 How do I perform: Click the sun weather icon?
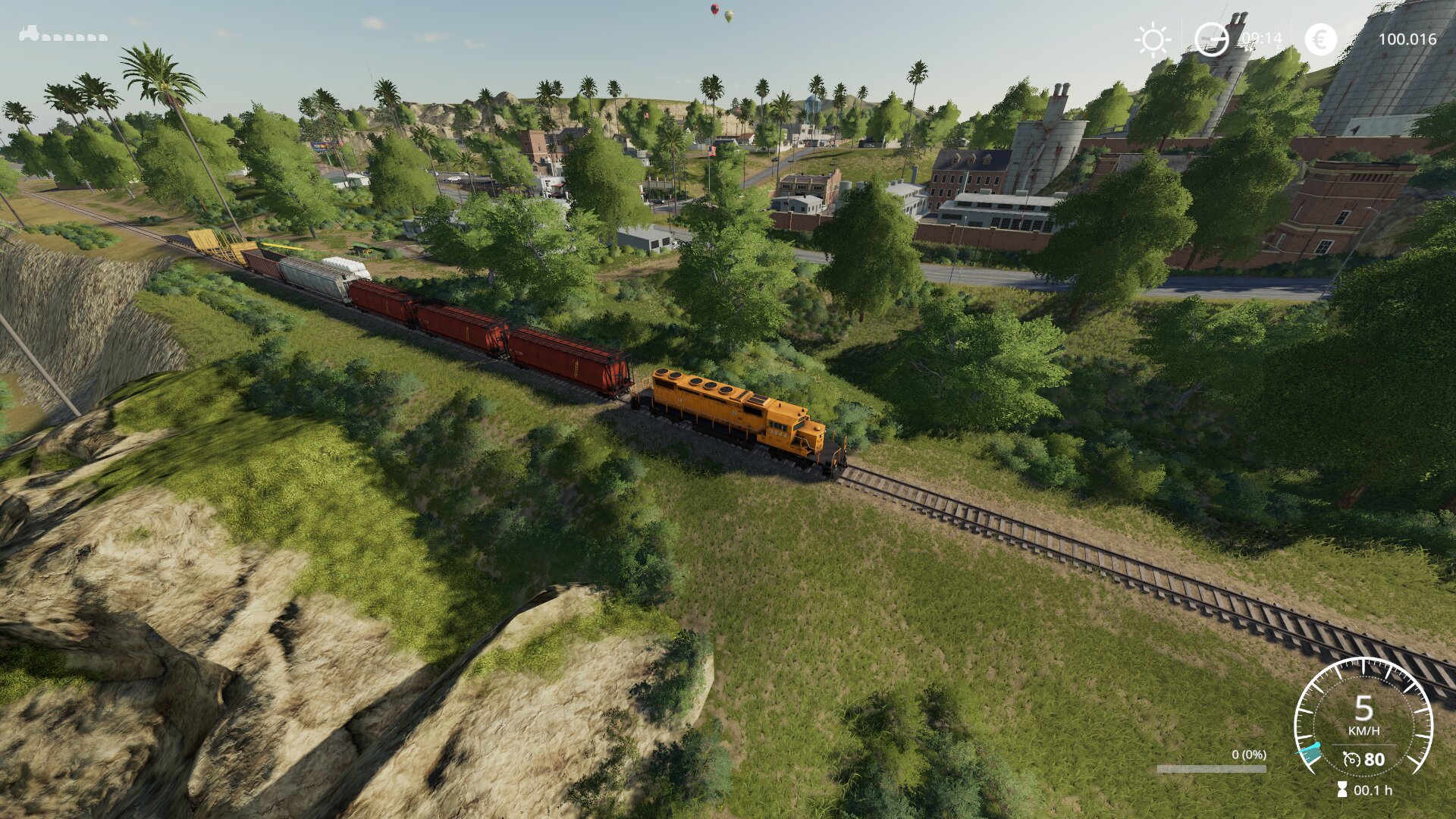1153,39
